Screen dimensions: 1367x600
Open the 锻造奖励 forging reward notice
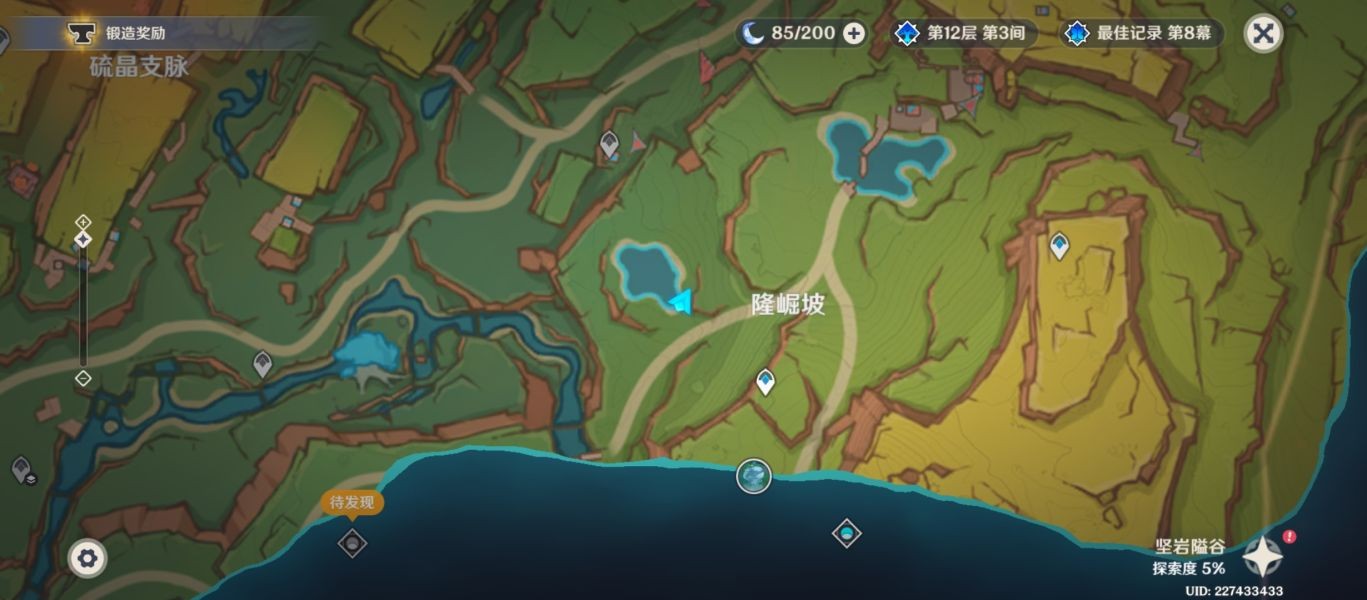pos(135,33)
